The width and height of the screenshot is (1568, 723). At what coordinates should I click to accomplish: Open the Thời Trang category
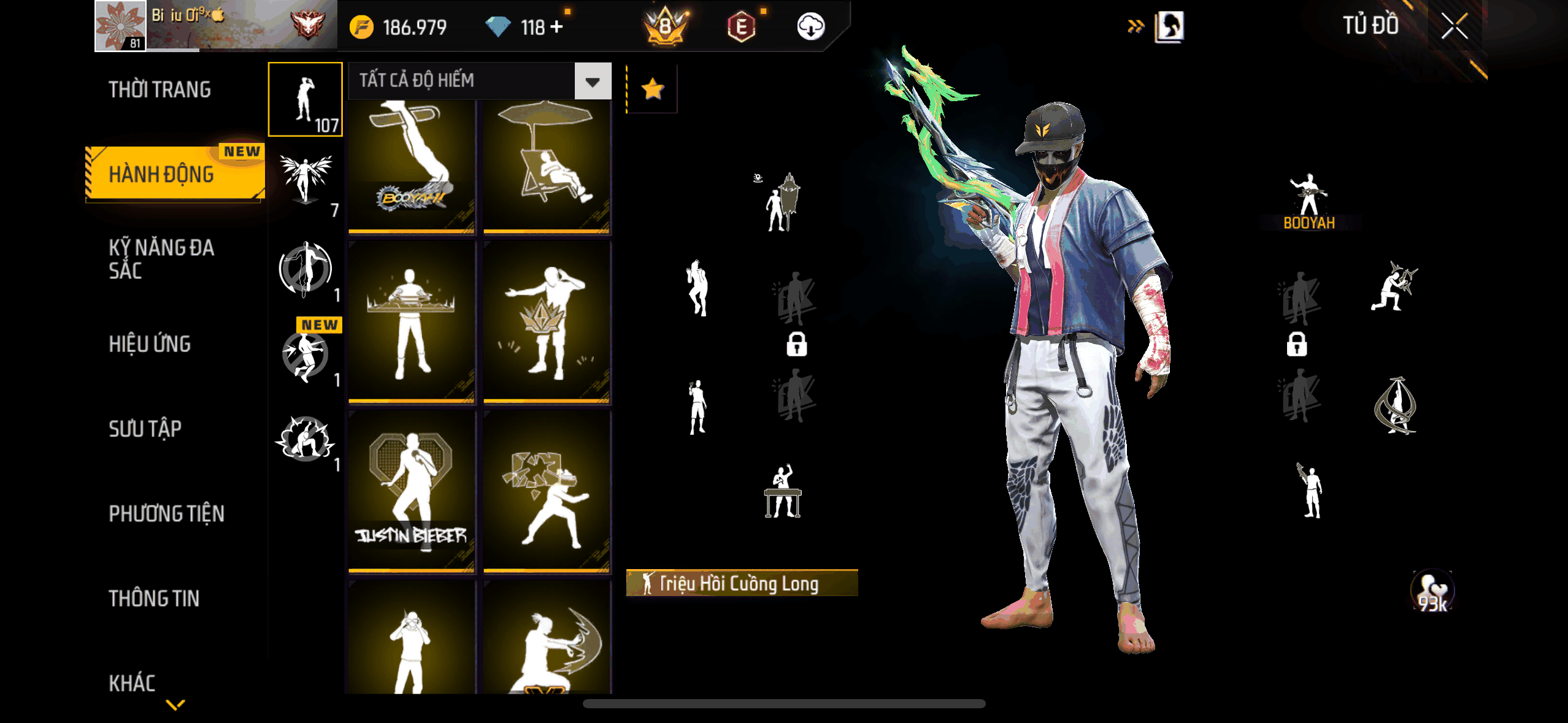pos(159,90)
